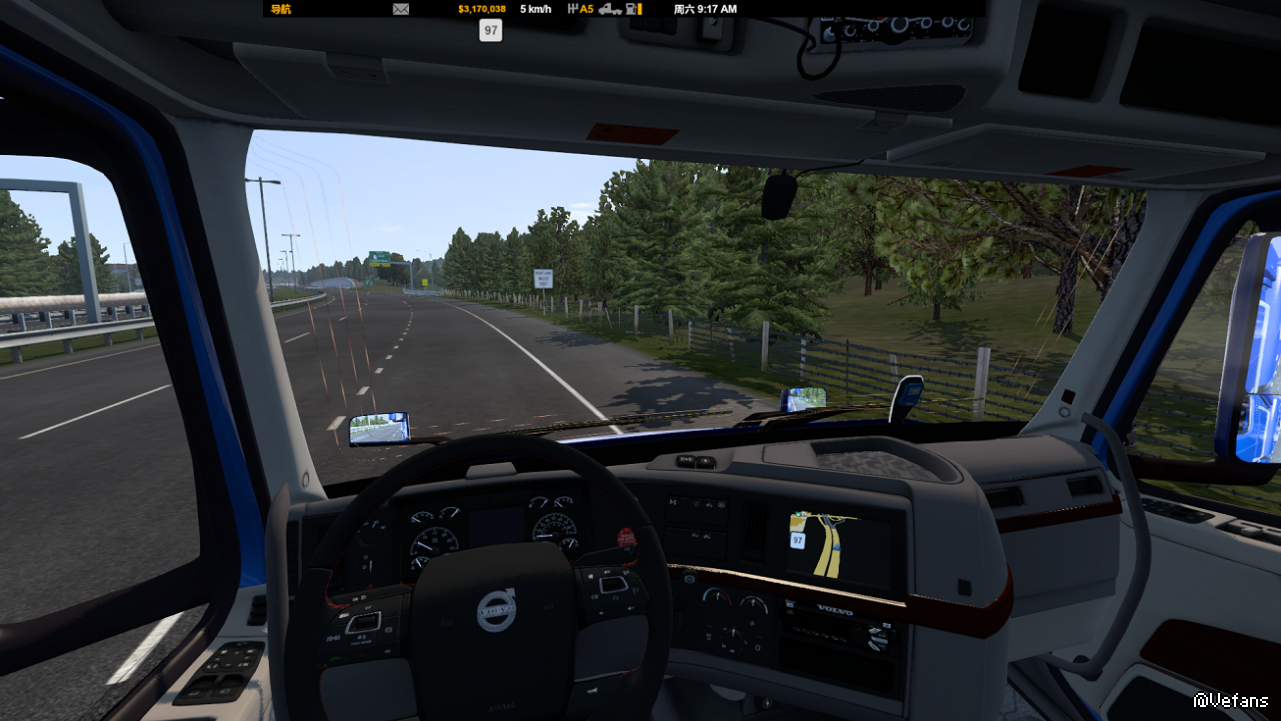The height and width of the screenshot is (721, 1281).
Task: Open the mail envelope icon
Action: pyautogui.click(x=401, y=9)
